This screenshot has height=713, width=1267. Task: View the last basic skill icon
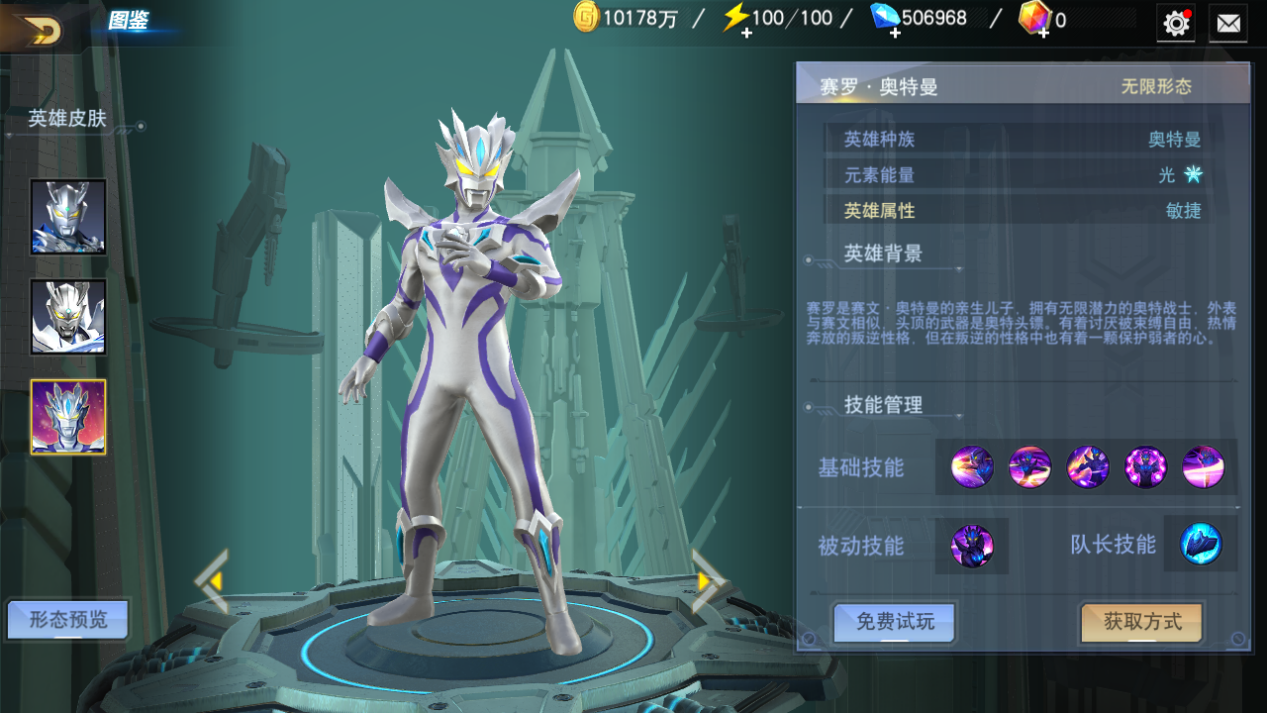coord(1203,467)
